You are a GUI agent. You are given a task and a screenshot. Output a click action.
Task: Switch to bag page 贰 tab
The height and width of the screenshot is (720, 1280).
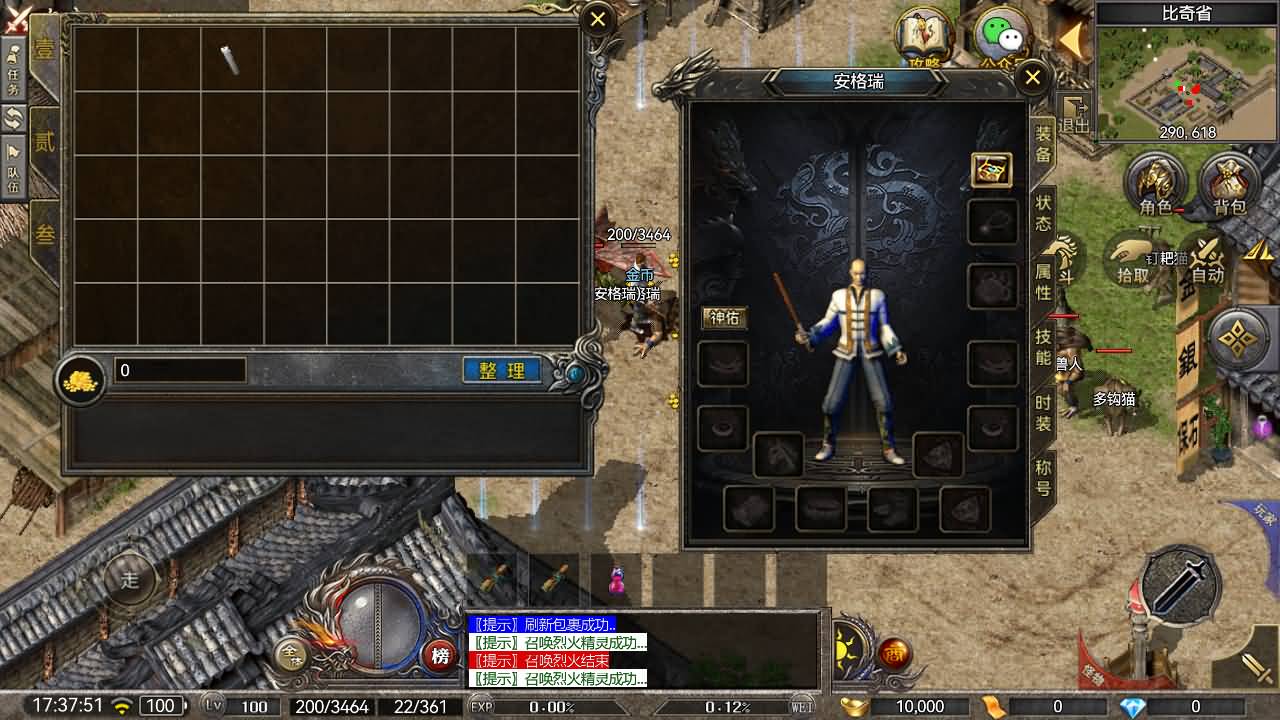coord(45,142)
